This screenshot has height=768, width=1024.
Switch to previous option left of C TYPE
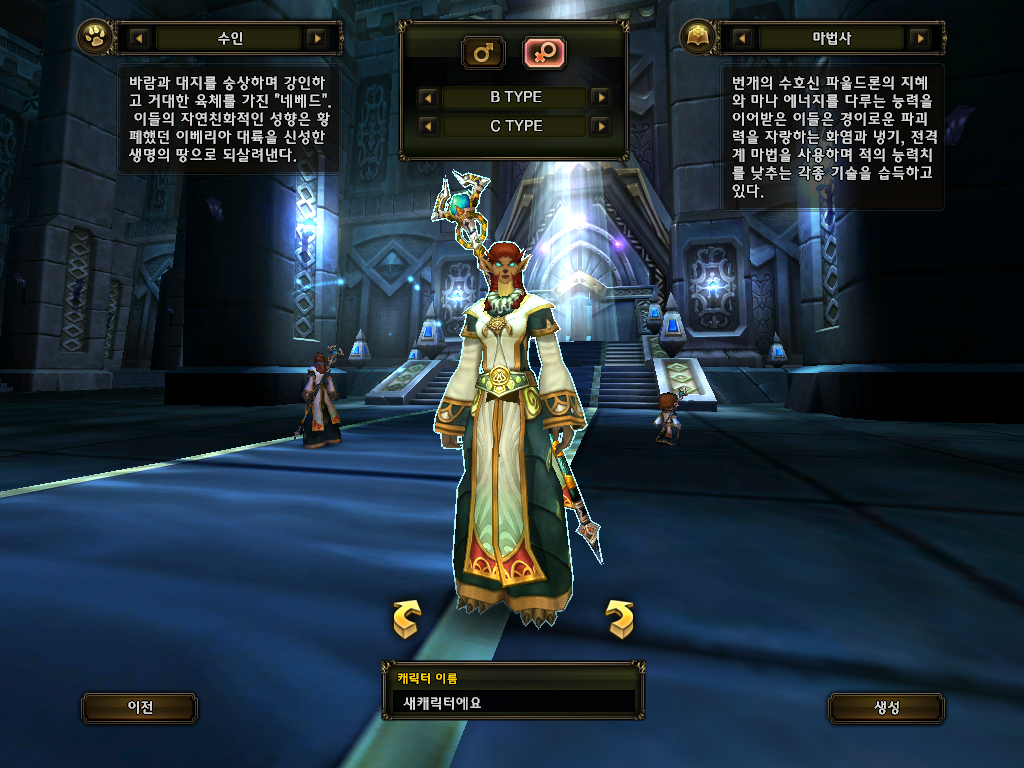tap(428, 126)
